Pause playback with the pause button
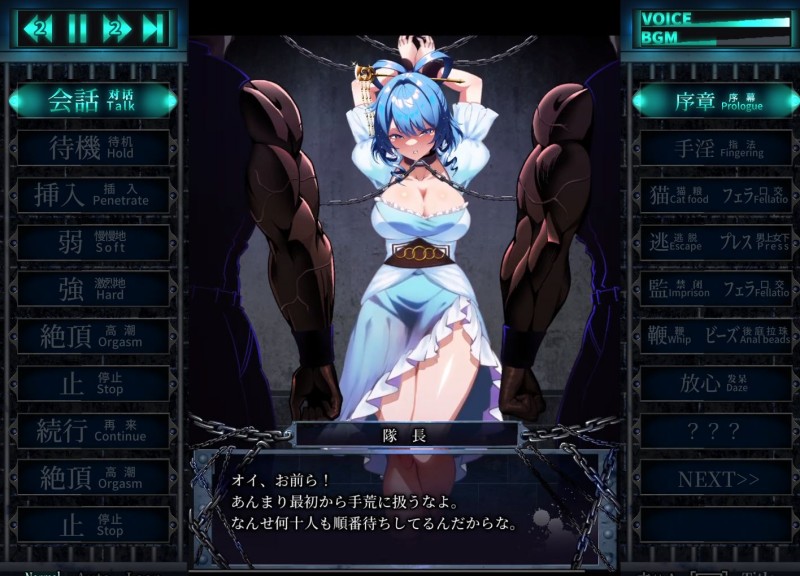 click(78, 28)
